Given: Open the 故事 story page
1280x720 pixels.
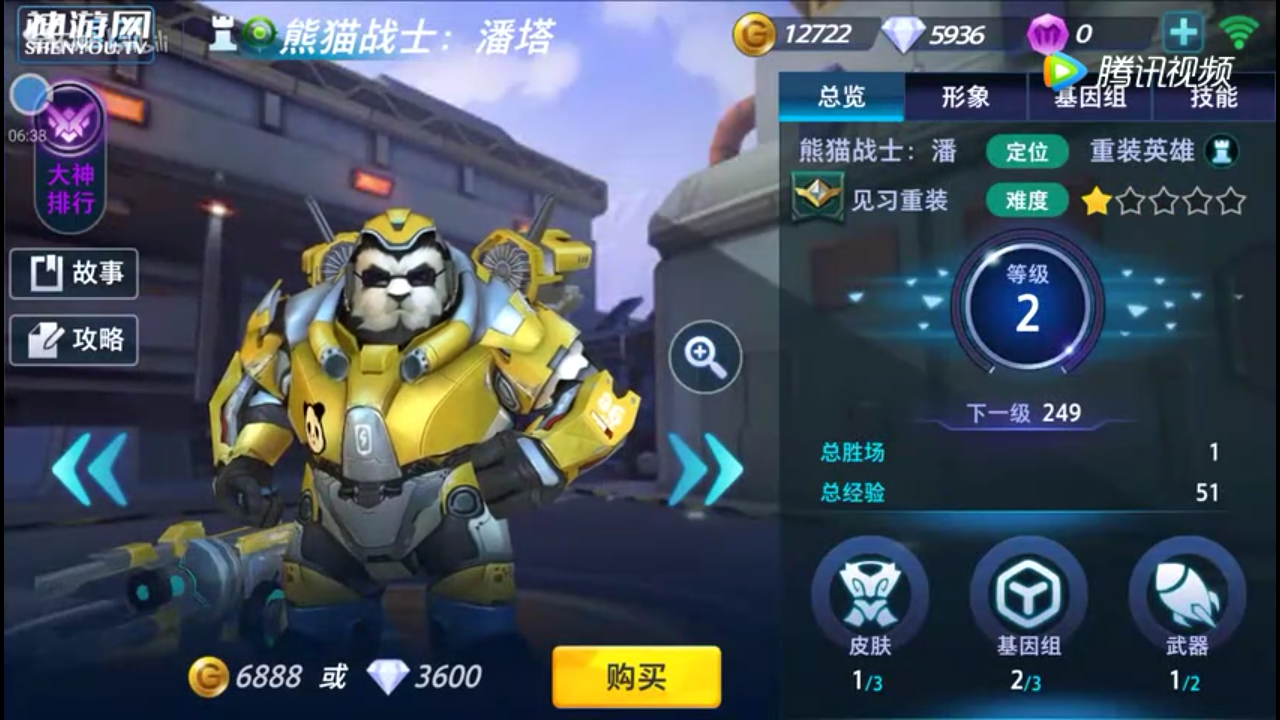Looking at the screenshot, I should click(74, 273).
